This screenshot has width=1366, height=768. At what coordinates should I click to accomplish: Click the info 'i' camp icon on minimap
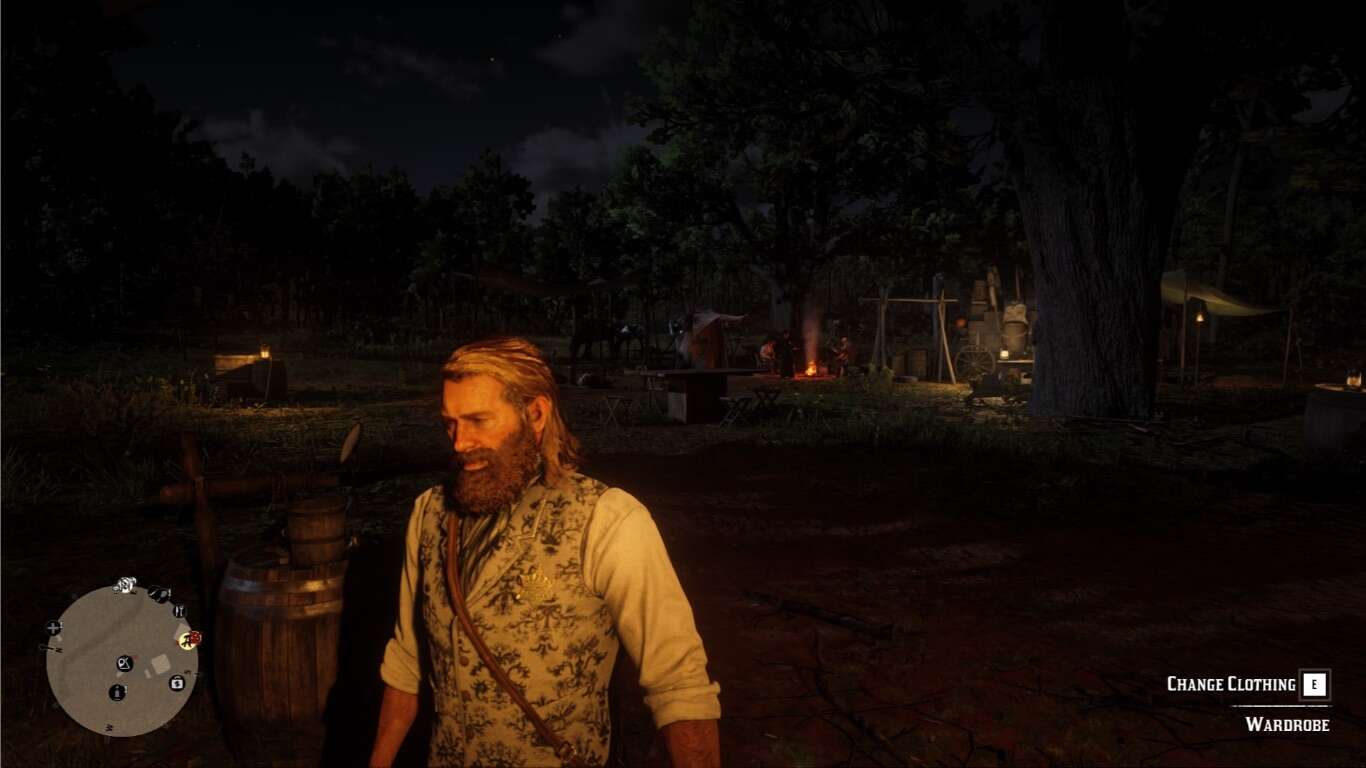click(118, 690)
